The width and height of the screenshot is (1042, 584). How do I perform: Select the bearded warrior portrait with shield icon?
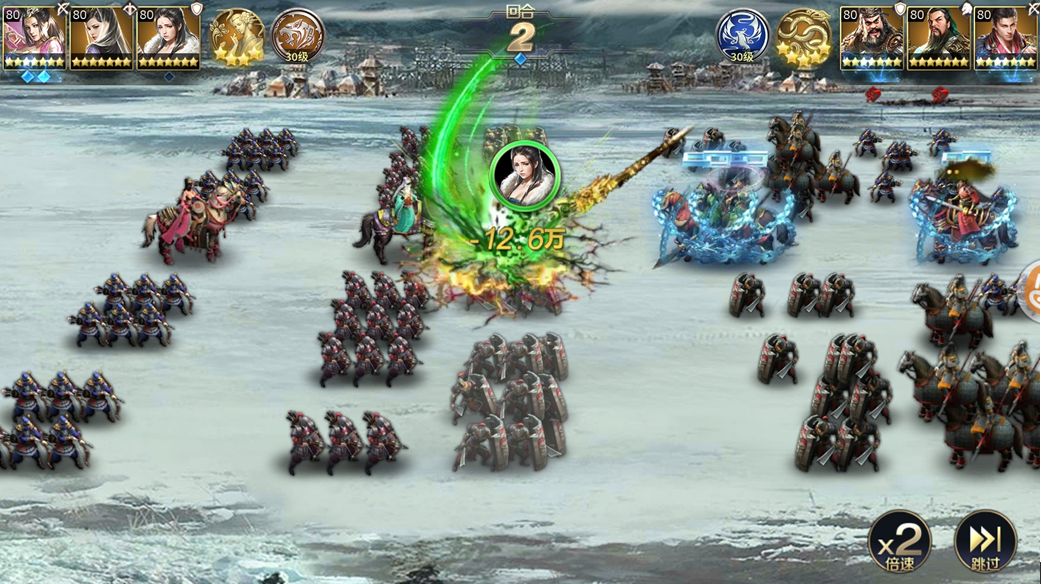[x=872, y=38]
